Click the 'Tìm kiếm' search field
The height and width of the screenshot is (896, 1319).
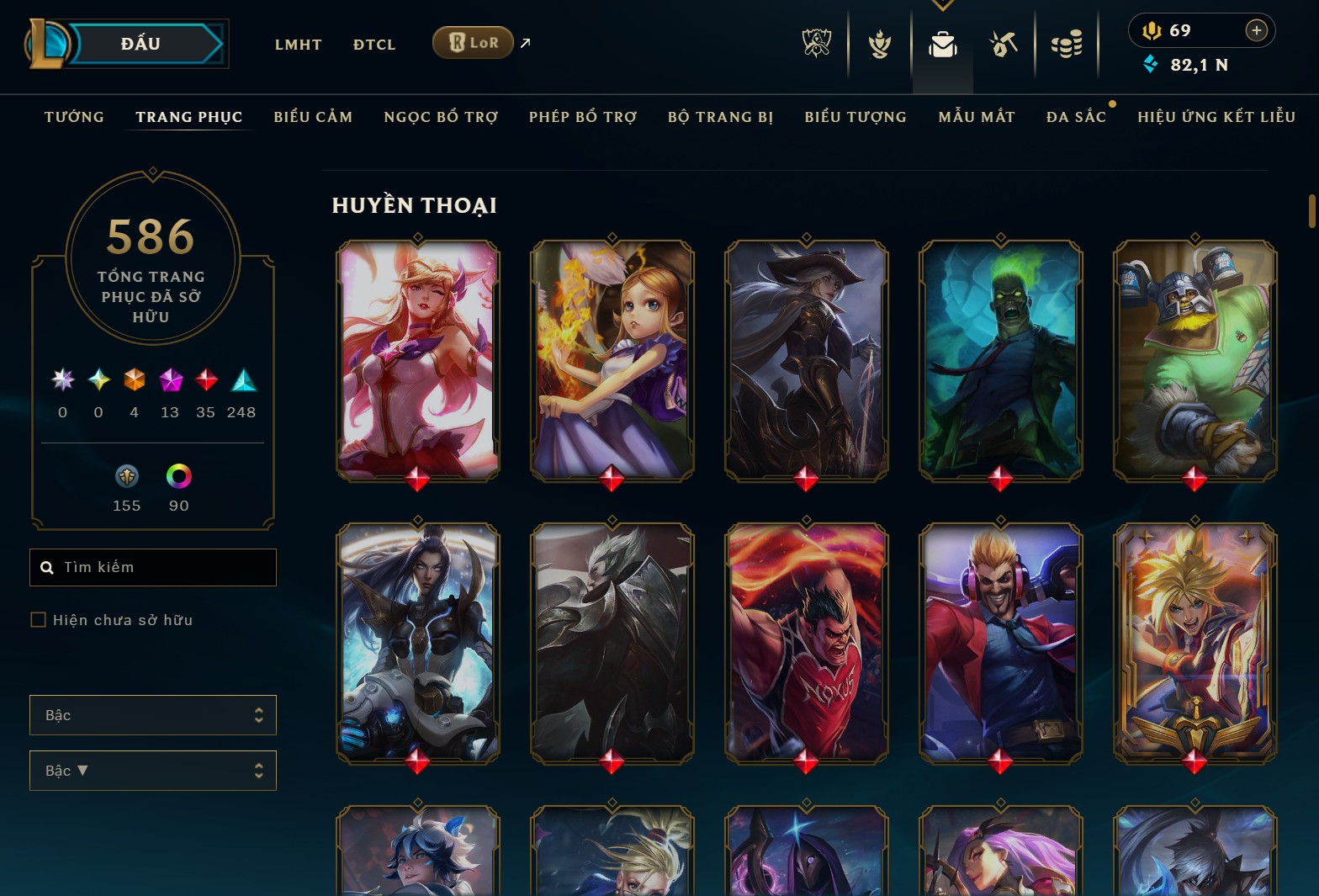click(x=152, y=567)
